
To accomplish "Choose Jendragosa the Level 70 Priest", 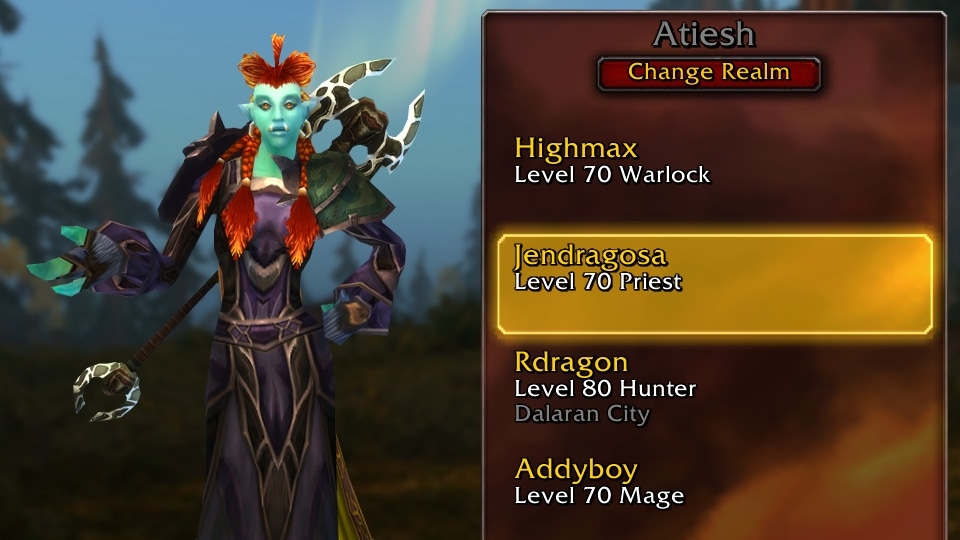I will 714,284.
